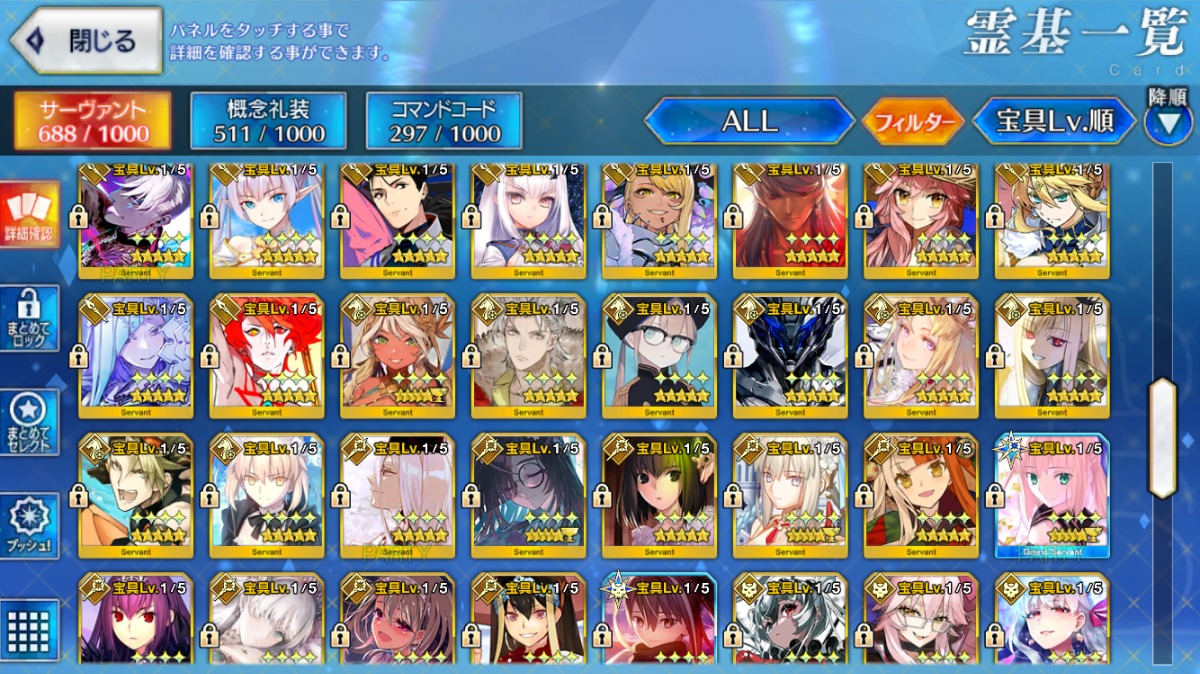The height and width of the screenshot is (674, 1200).
Task: Open the 概念礼装 tab
Action: [x=268, y=121]
